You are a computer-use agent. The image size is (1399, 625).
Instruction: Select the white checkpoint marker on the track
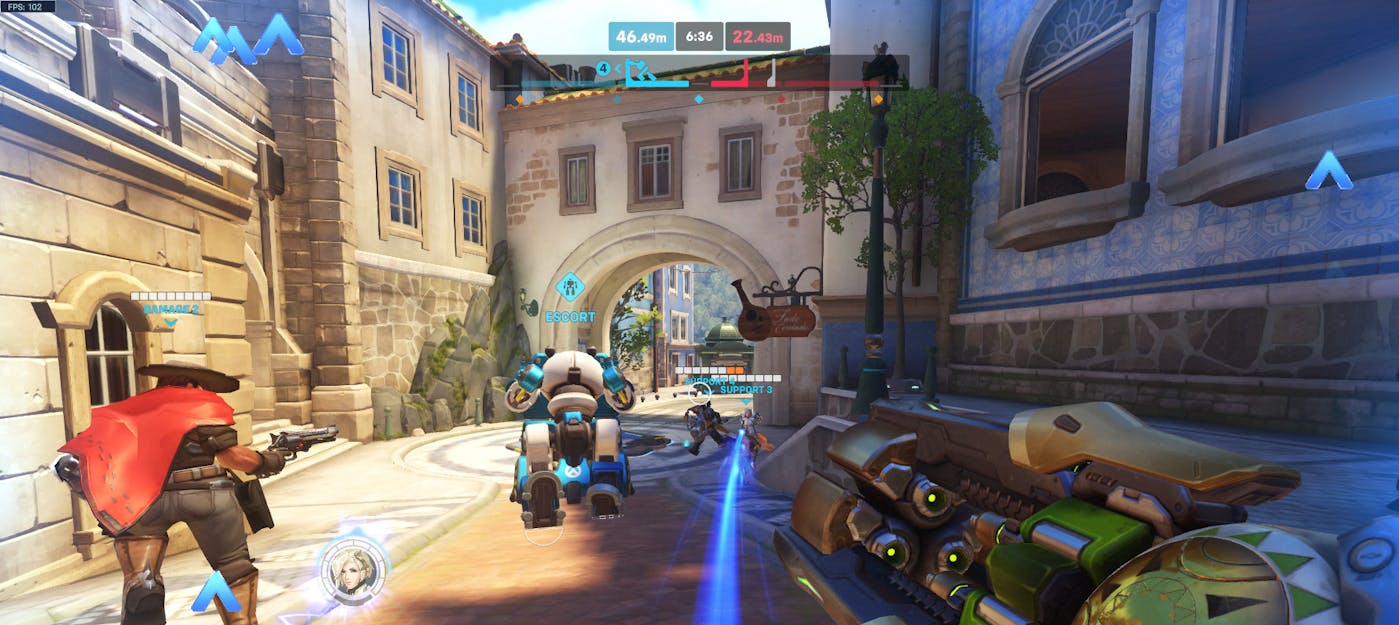pyautogui.click(x=771, y=72)
